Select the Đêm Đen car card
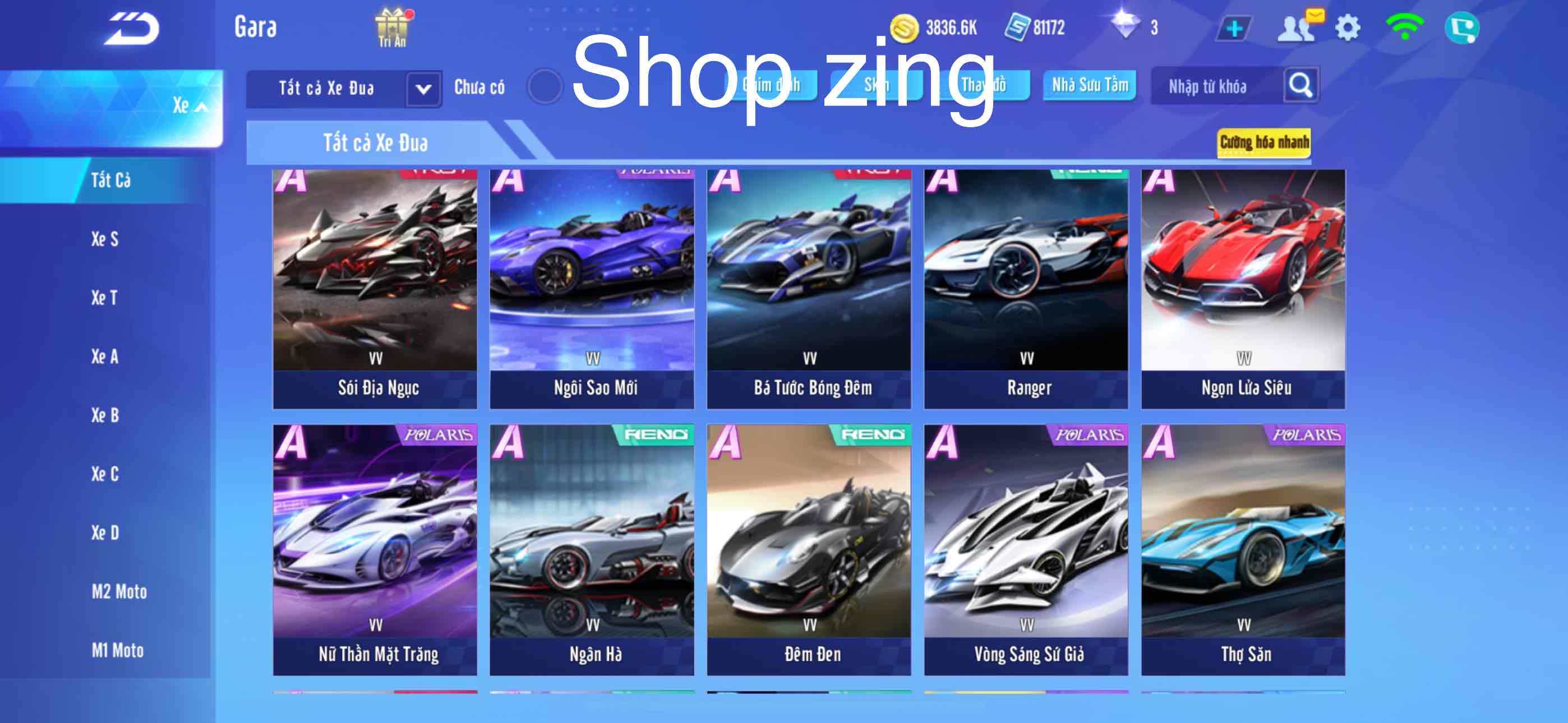The height and width of the screenshot is (723, 1568). point(809,550)
